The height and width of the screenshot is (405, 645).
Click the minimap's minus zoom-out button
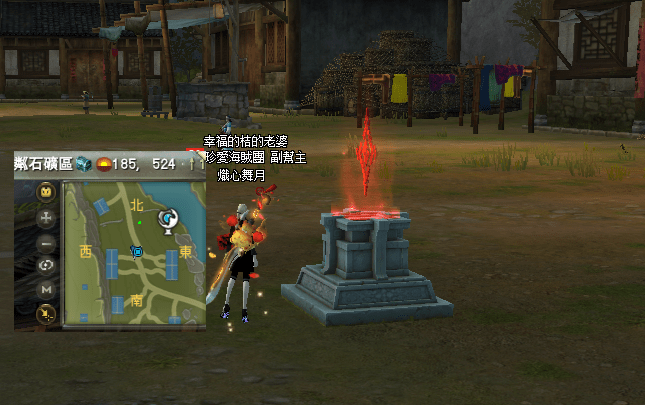46,242
